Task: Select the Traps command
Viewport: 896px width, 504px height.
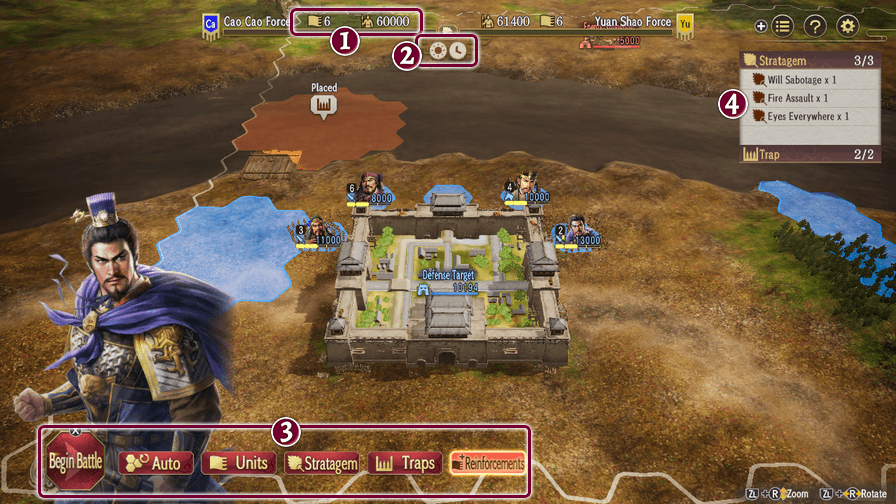Action: (x=405, y=463)
